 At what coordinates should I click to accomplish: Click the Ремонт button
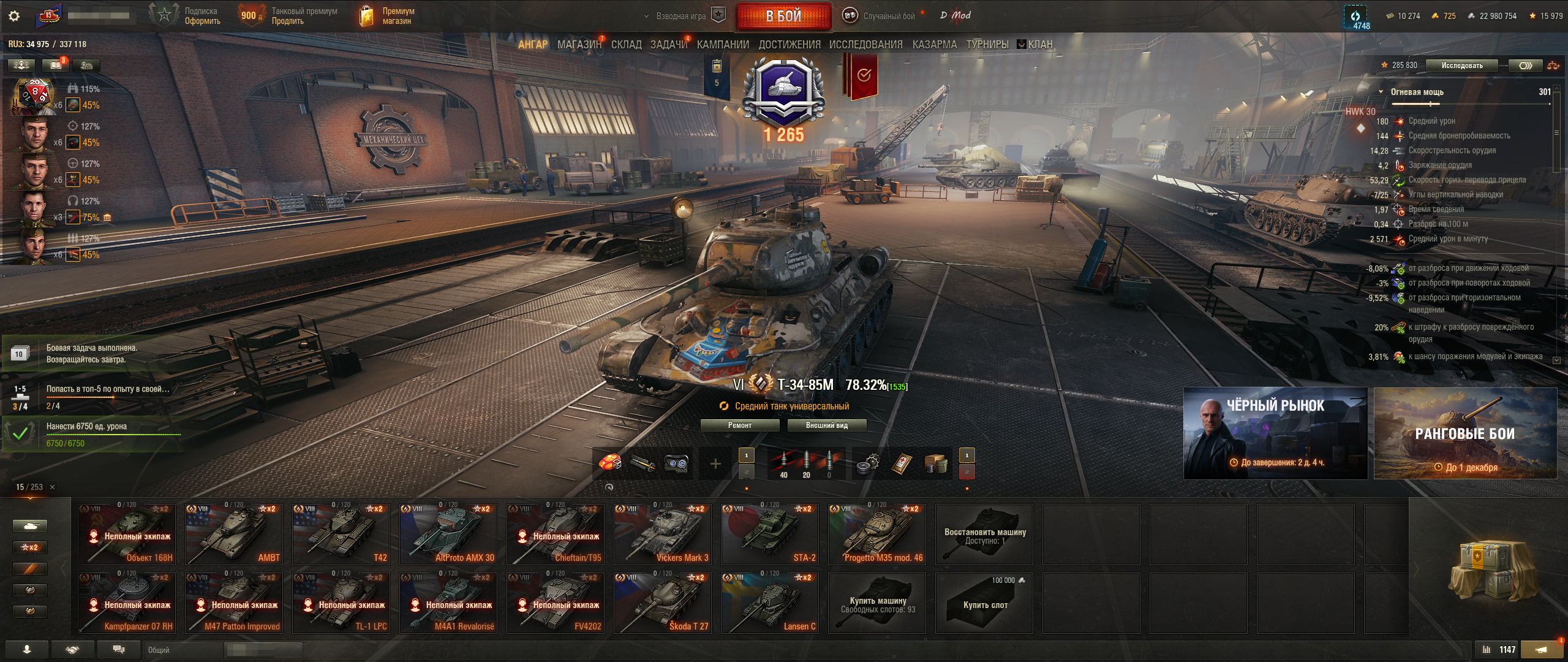click(740, 425)
